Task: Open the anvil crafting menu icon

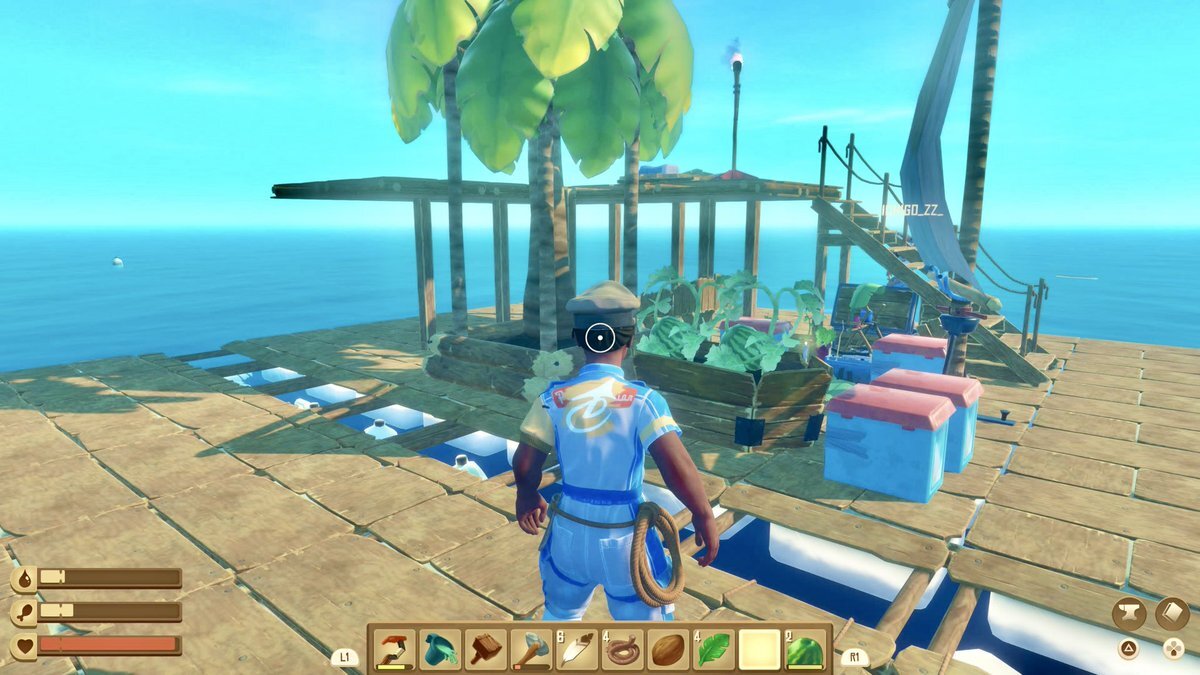Action: [x=1129, y=613]
